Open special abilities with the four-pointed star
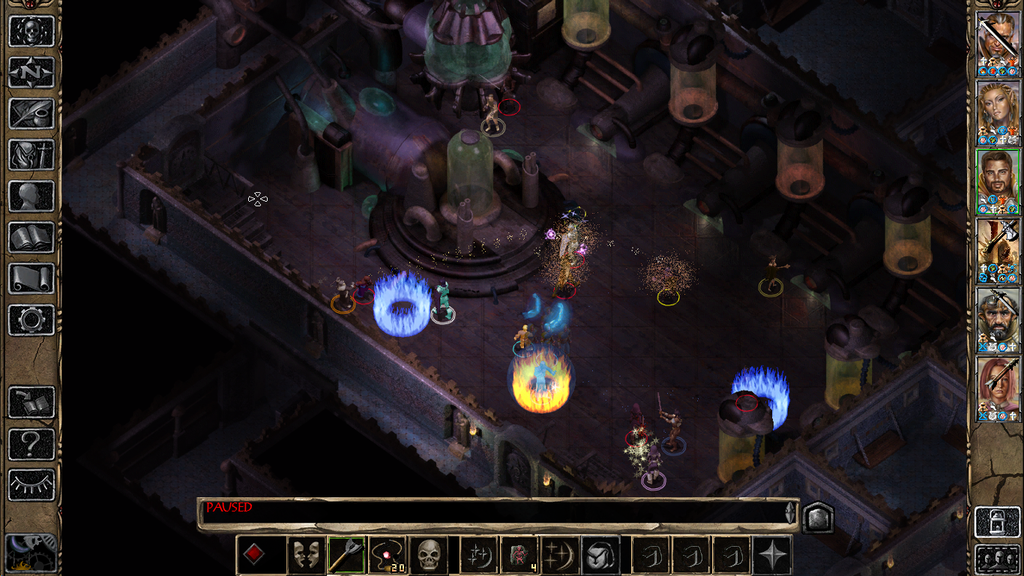The width and height of the screenshot is (1024, 576). (x=773, y=555)
